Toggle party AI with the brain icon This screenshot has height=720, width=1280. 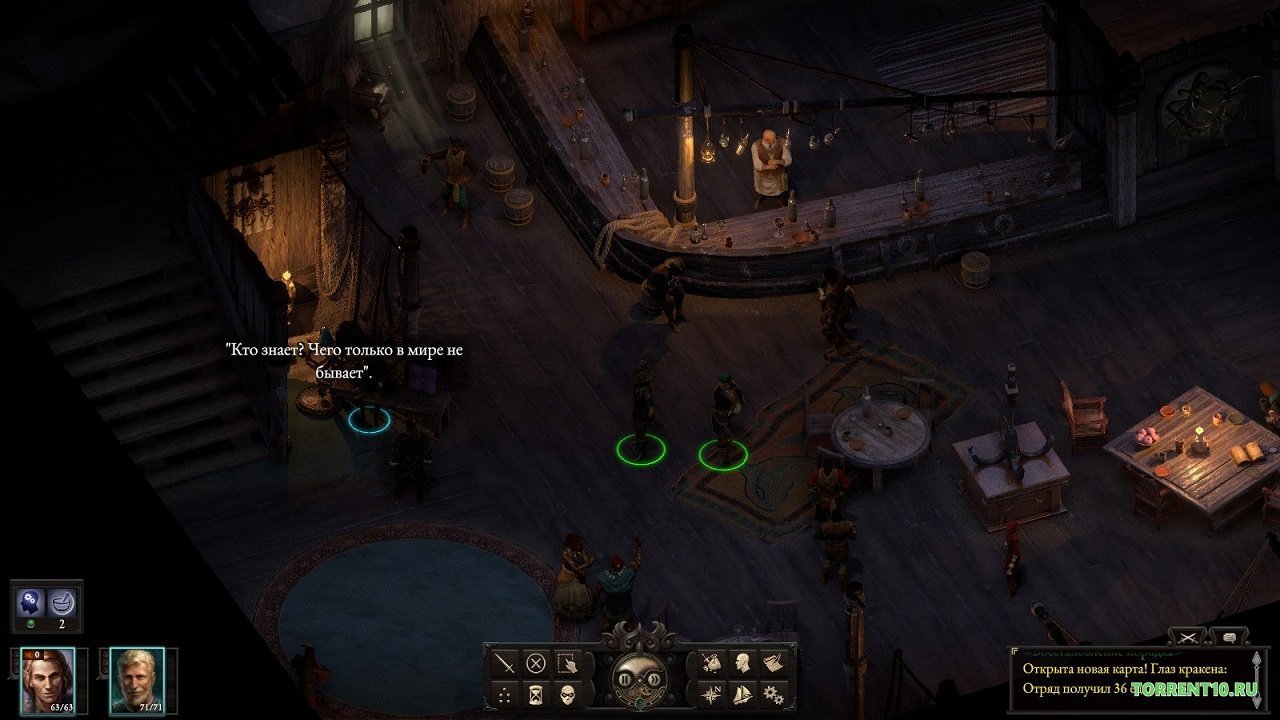pos(28,601)
